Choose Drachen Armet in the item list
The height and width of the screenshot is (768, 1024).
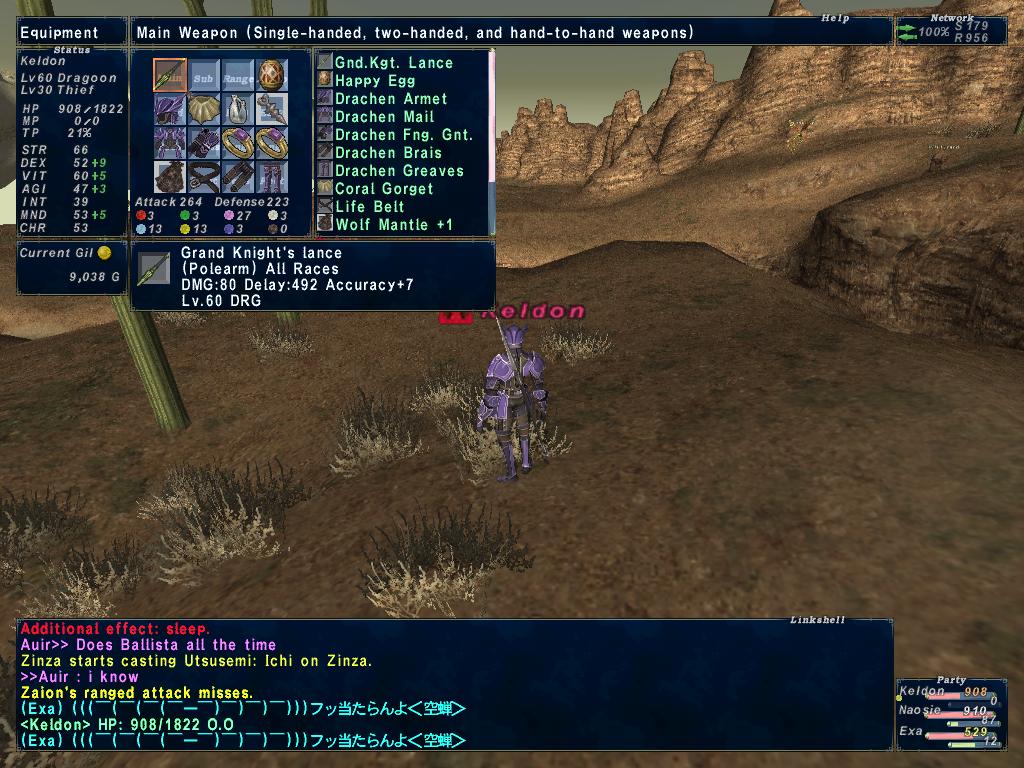pos(391,99)
